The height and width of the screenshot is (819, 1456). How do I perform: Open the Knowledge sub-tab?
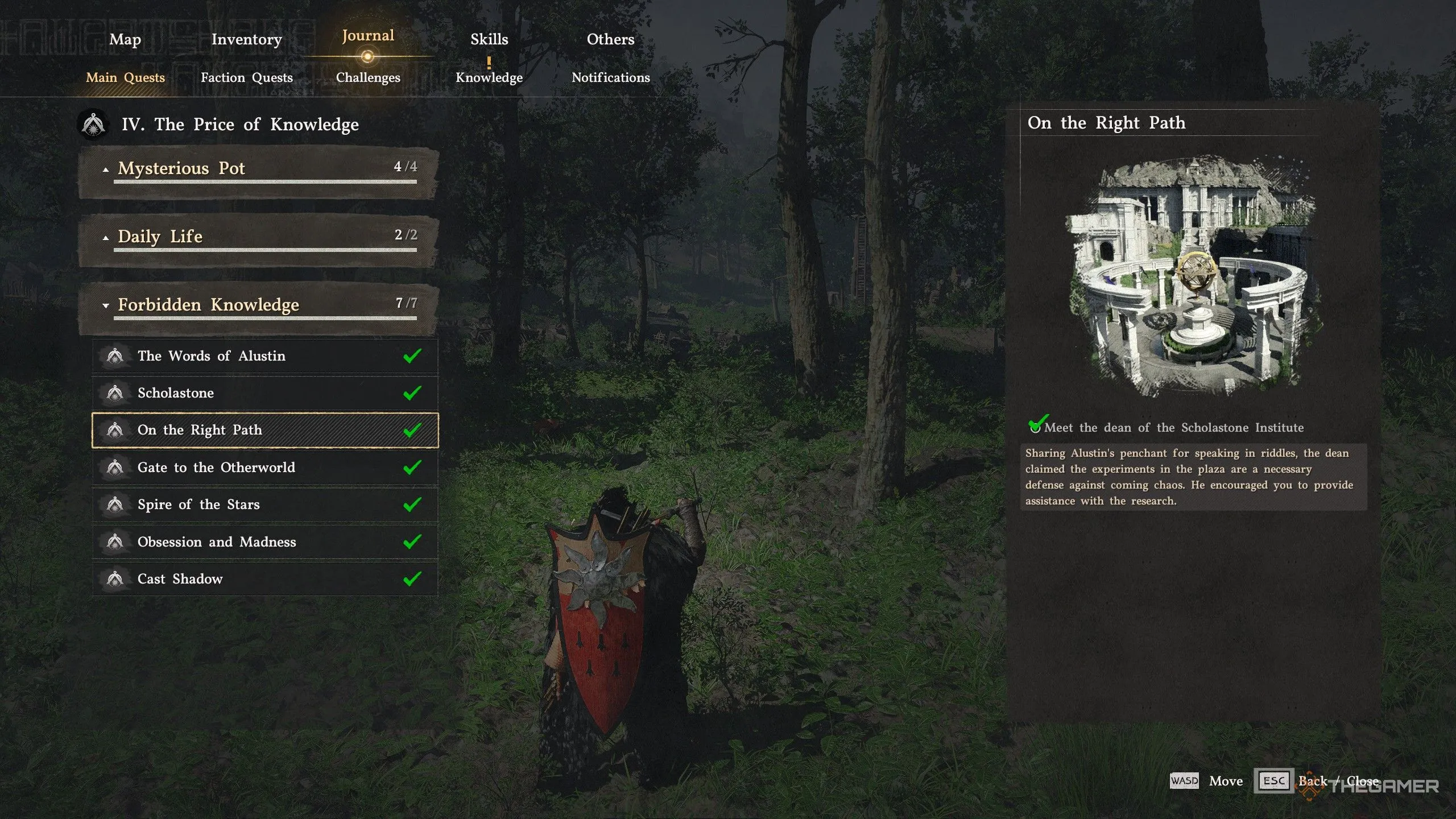[489, 77]
